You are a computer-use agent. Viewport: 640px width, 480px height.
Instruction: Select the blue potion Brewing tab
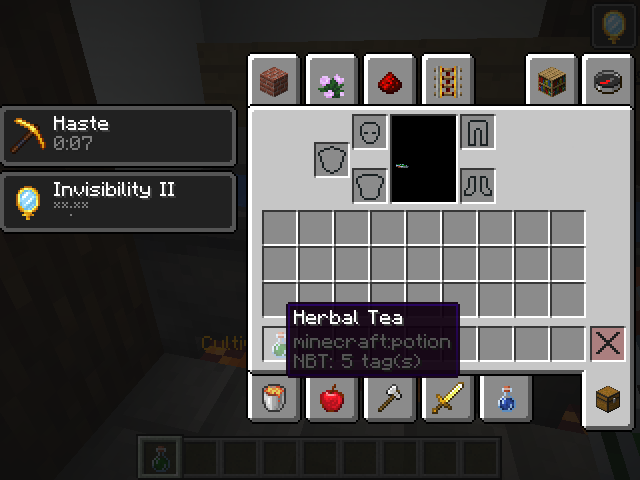click(x=503, y=398)
